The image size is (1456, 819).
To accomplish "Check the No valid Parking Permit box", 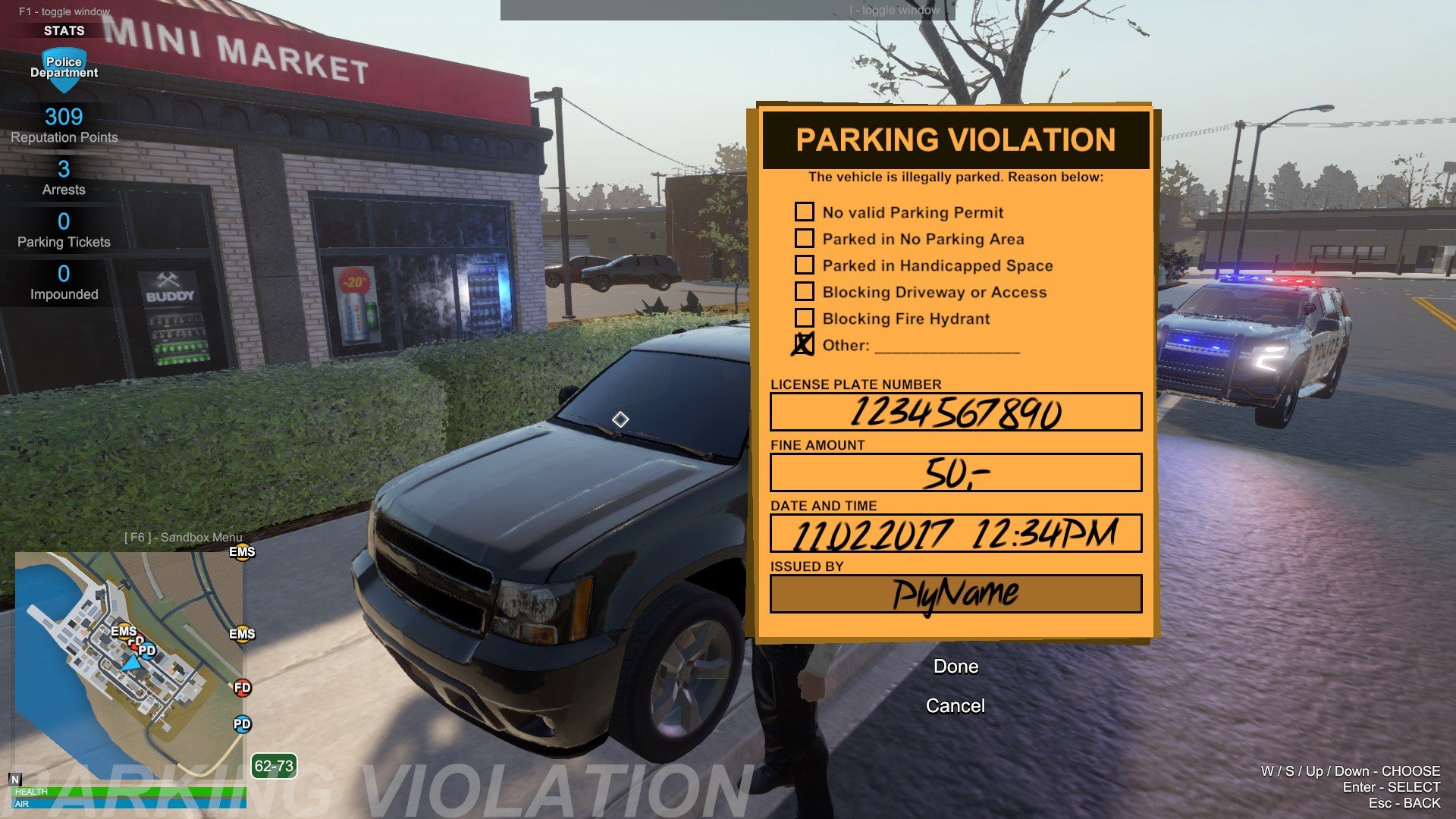I will click(805, 212).
